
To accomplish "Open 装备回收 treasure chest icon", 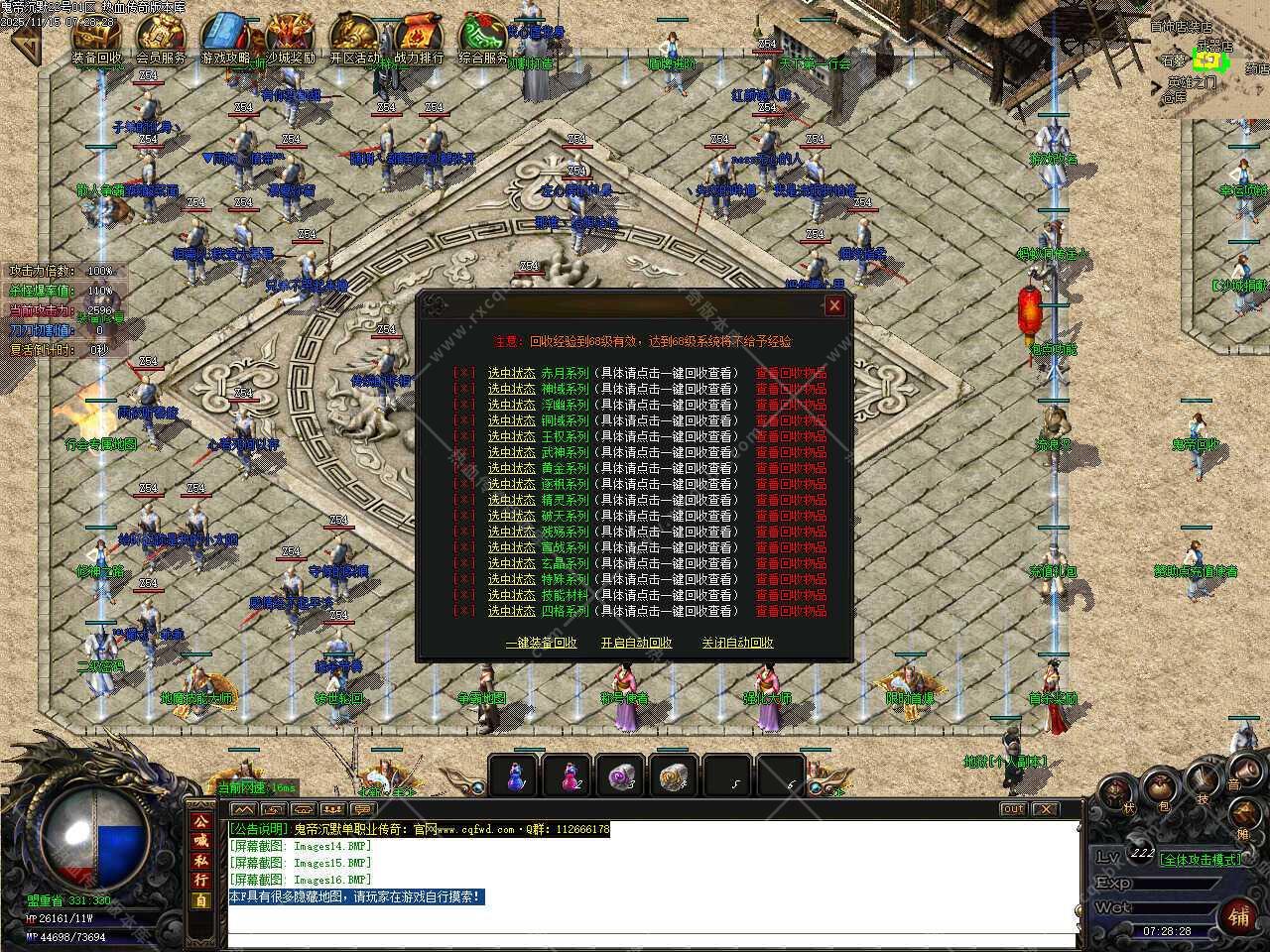I will 96,40.
